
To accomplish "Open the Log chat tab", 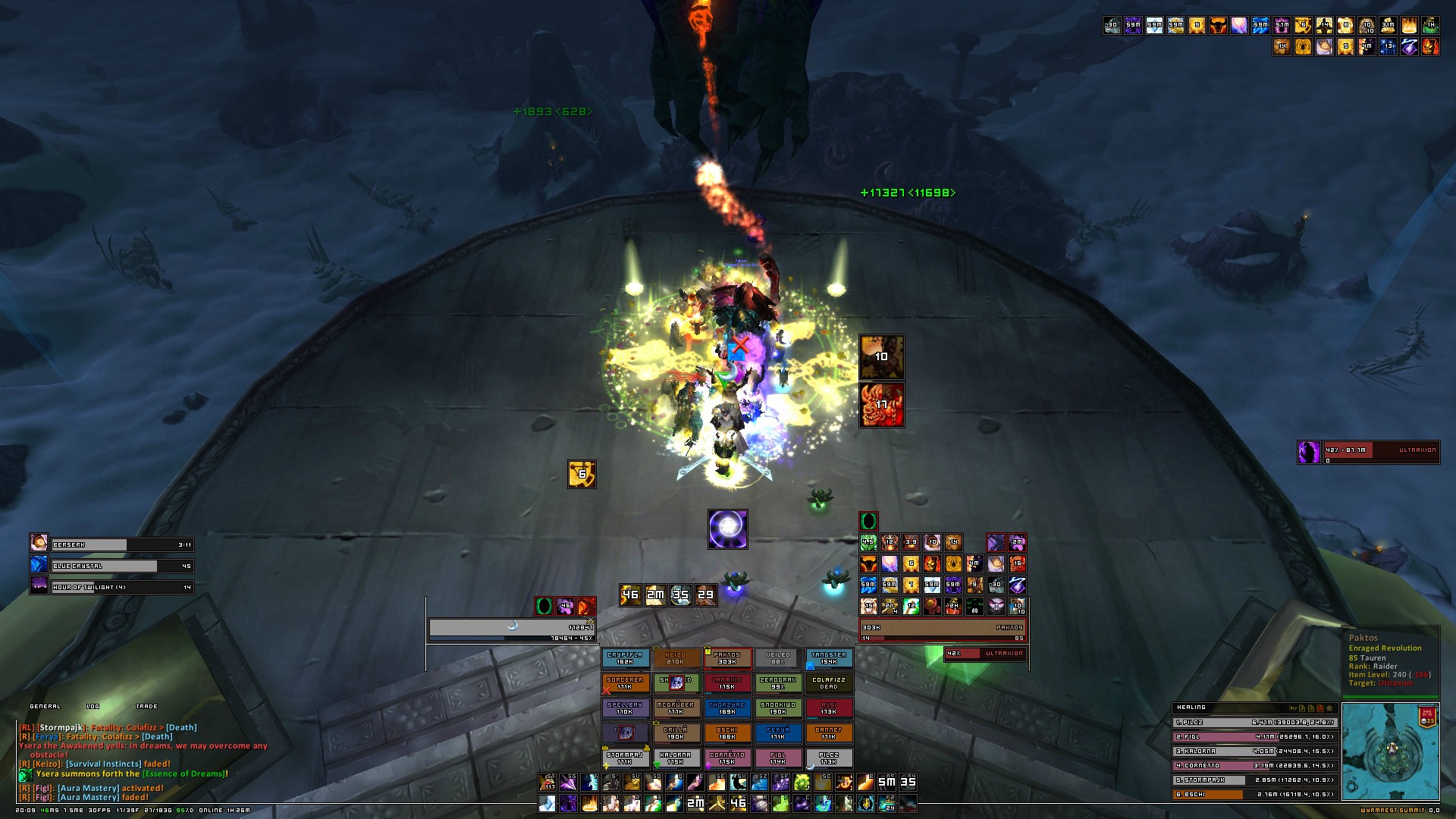I will pyautogui.click(x=93, y=706).
